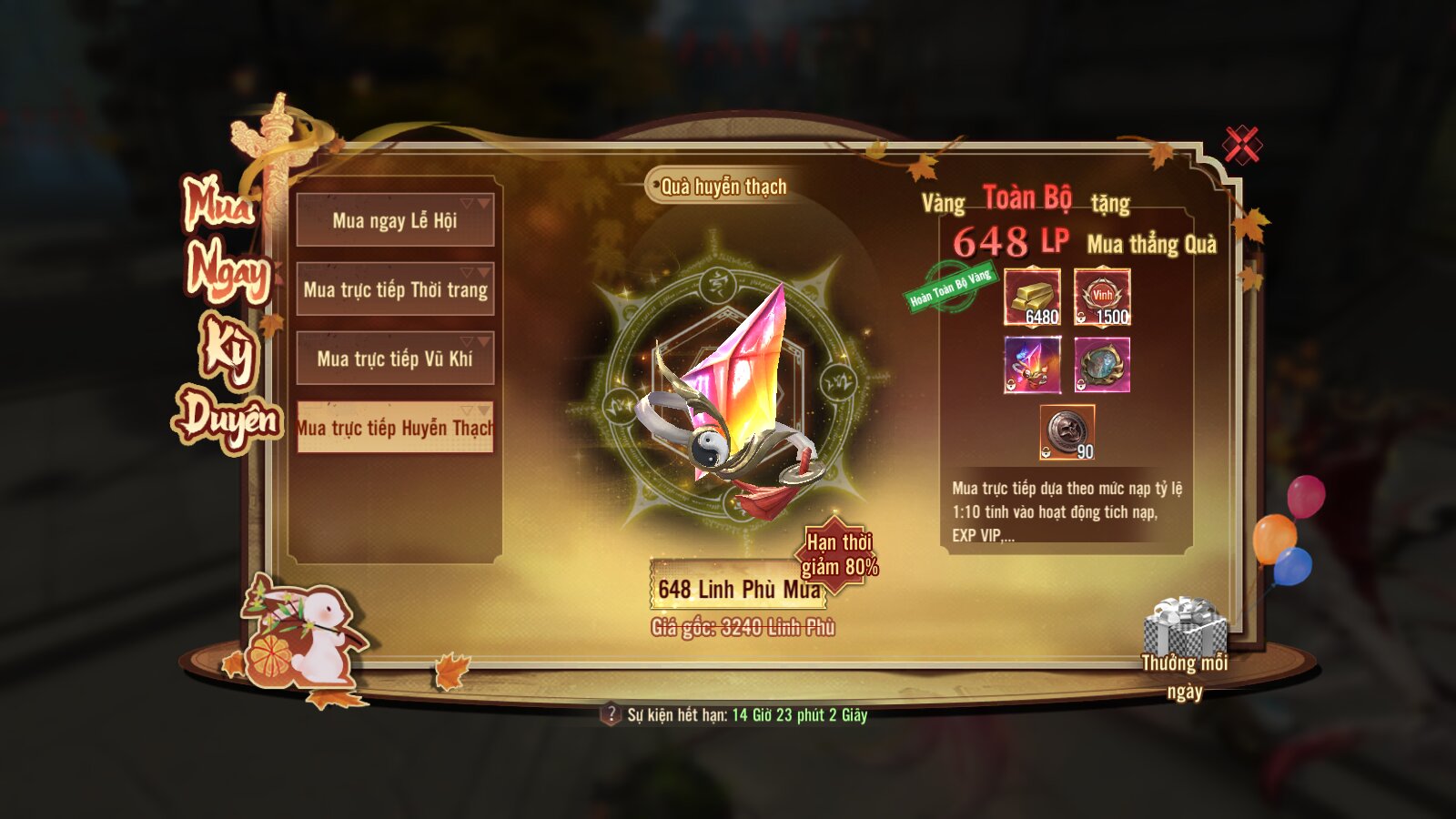Show event help question mark
The width and height of the screenshot is (1456, 819).
tap(611, 714)
